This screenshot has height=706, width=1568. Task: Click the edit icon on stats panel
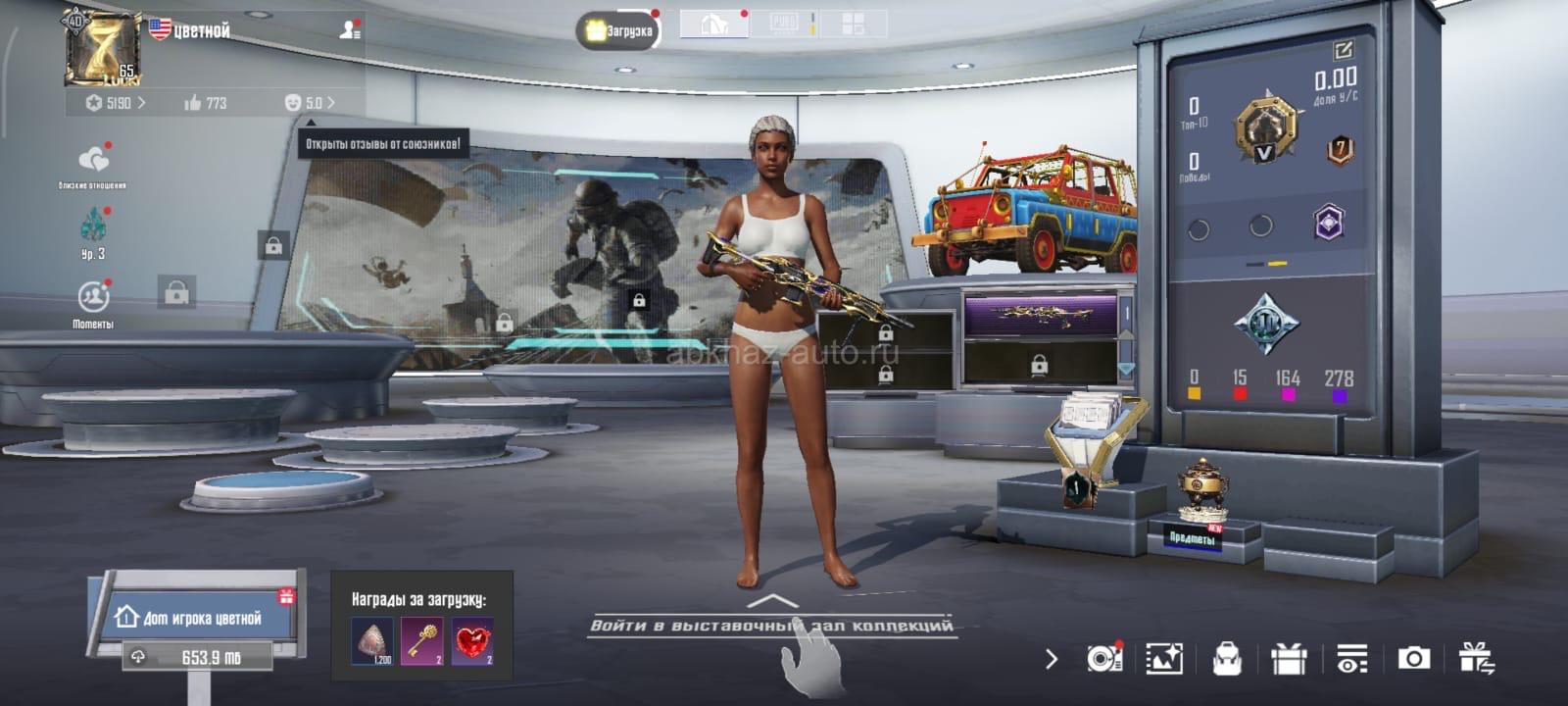1343,49
